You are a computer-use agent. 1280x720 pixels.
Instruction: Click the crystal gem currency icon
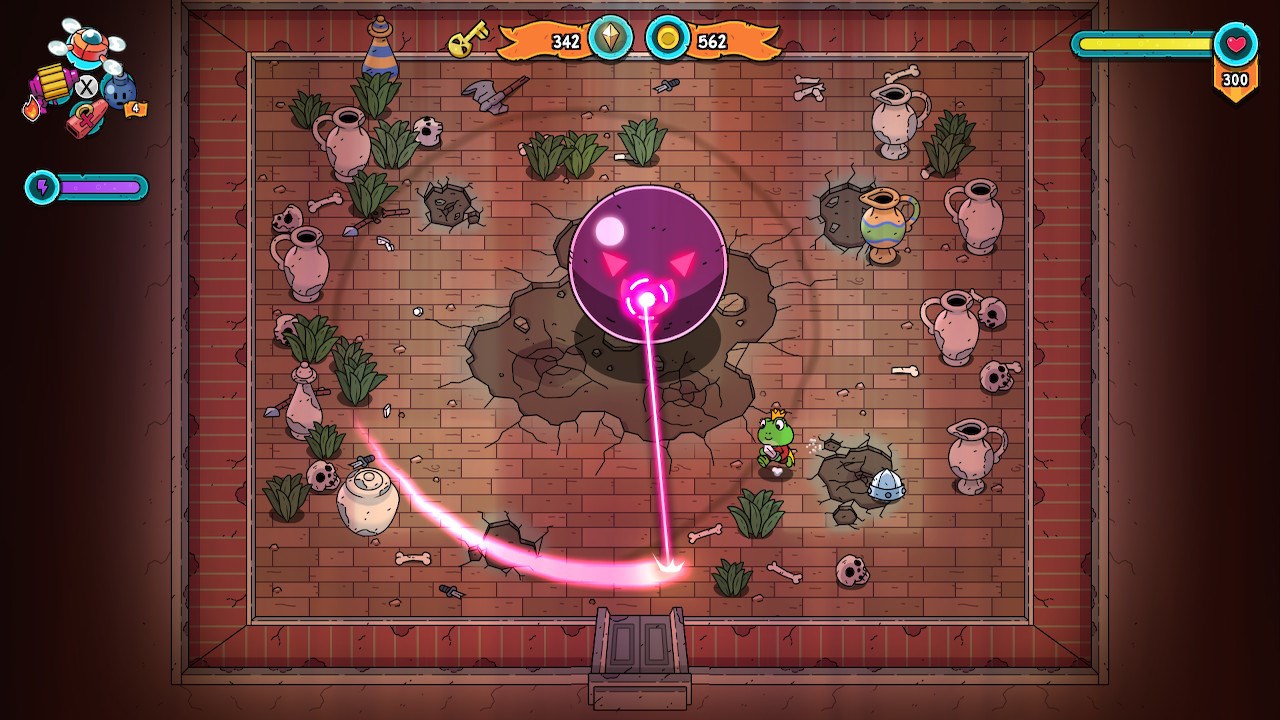609,39
